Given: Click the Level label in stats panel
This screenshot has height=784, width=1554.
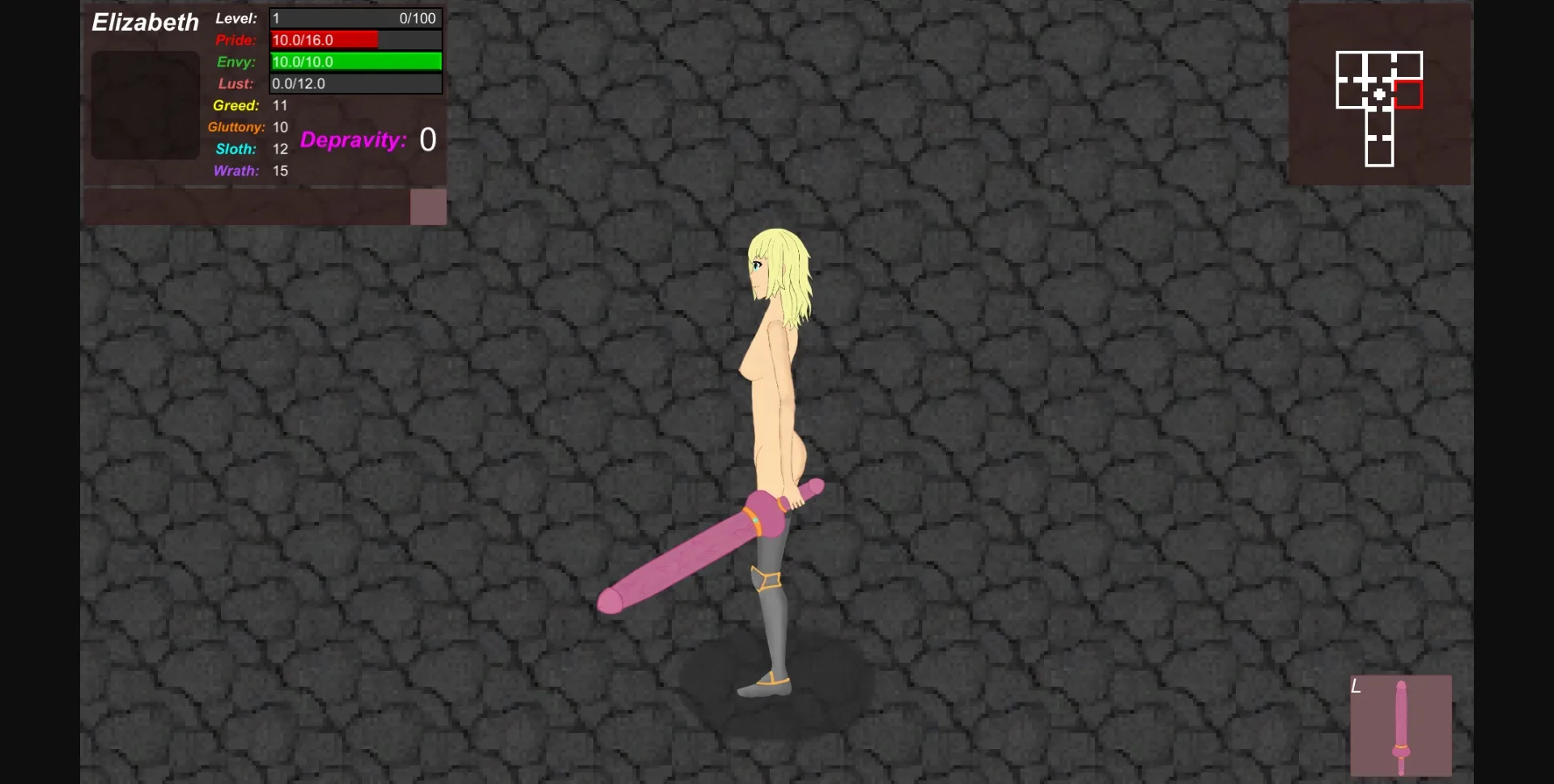Looking at the screenshot, I should point(236,18).
